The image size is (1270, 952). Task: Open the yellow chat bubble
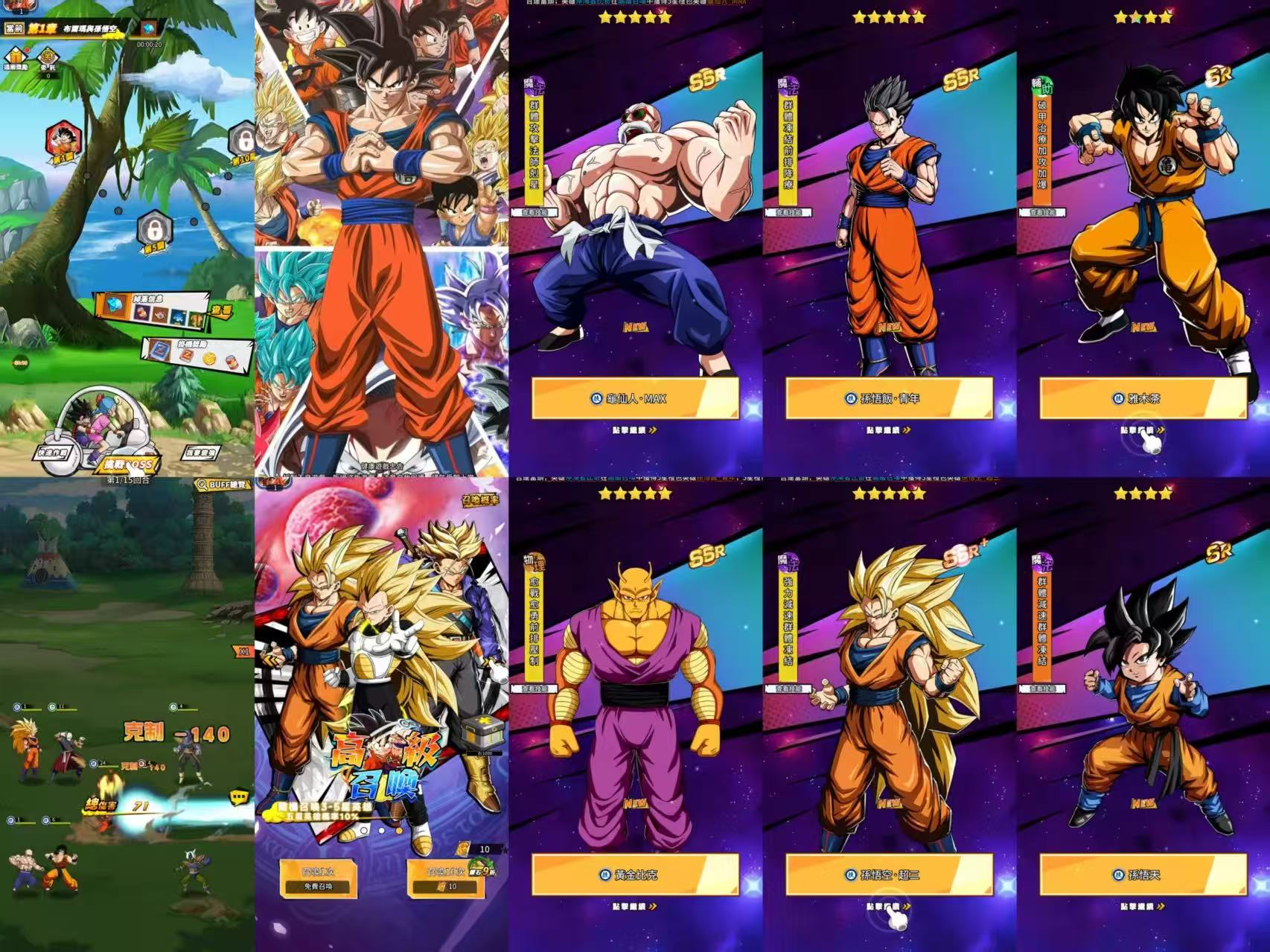pyautogui.click(x=238, y=797)
